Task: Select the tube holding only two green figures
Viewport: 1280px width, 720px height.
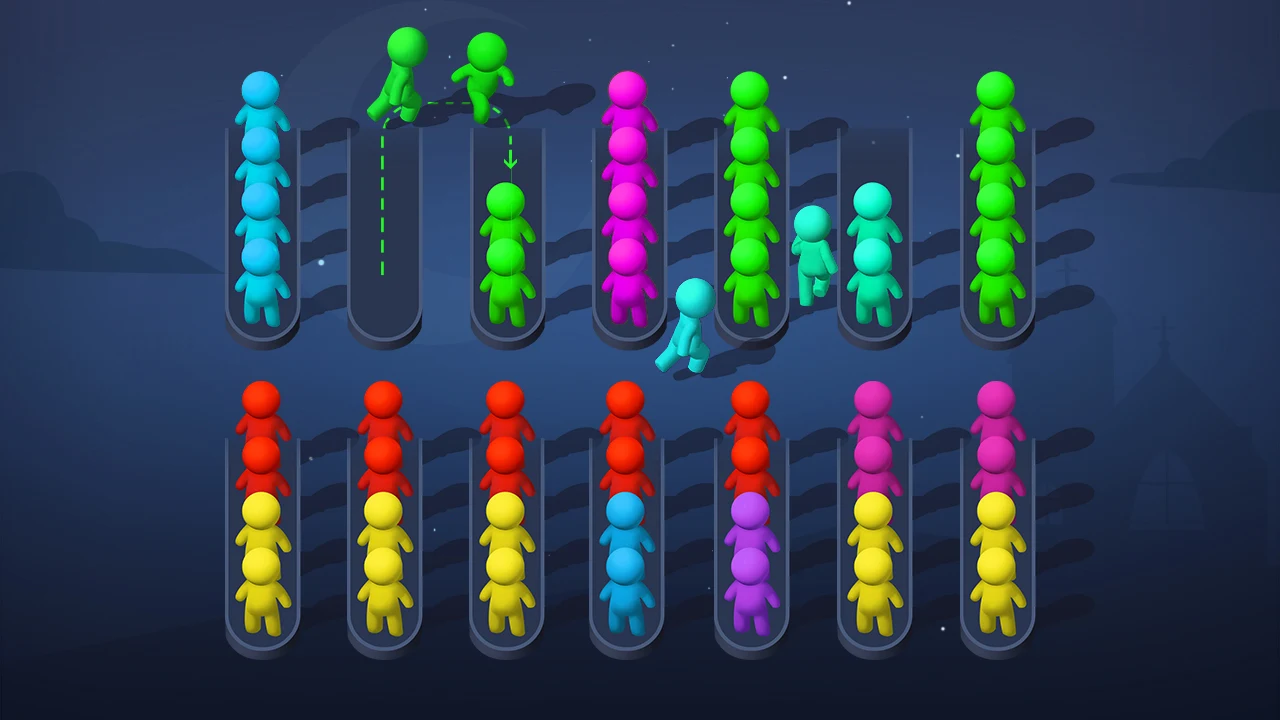Action: 508,250
